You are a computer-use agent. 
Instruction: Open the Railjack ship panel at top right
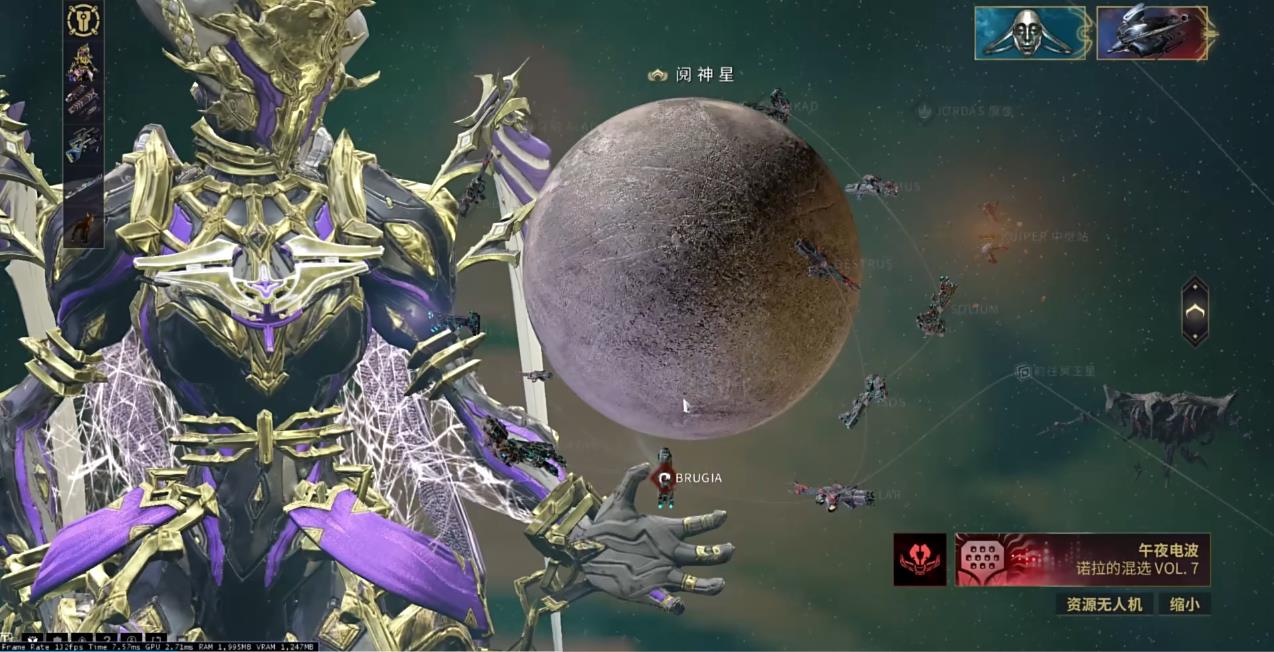[x=1151, y=33]
